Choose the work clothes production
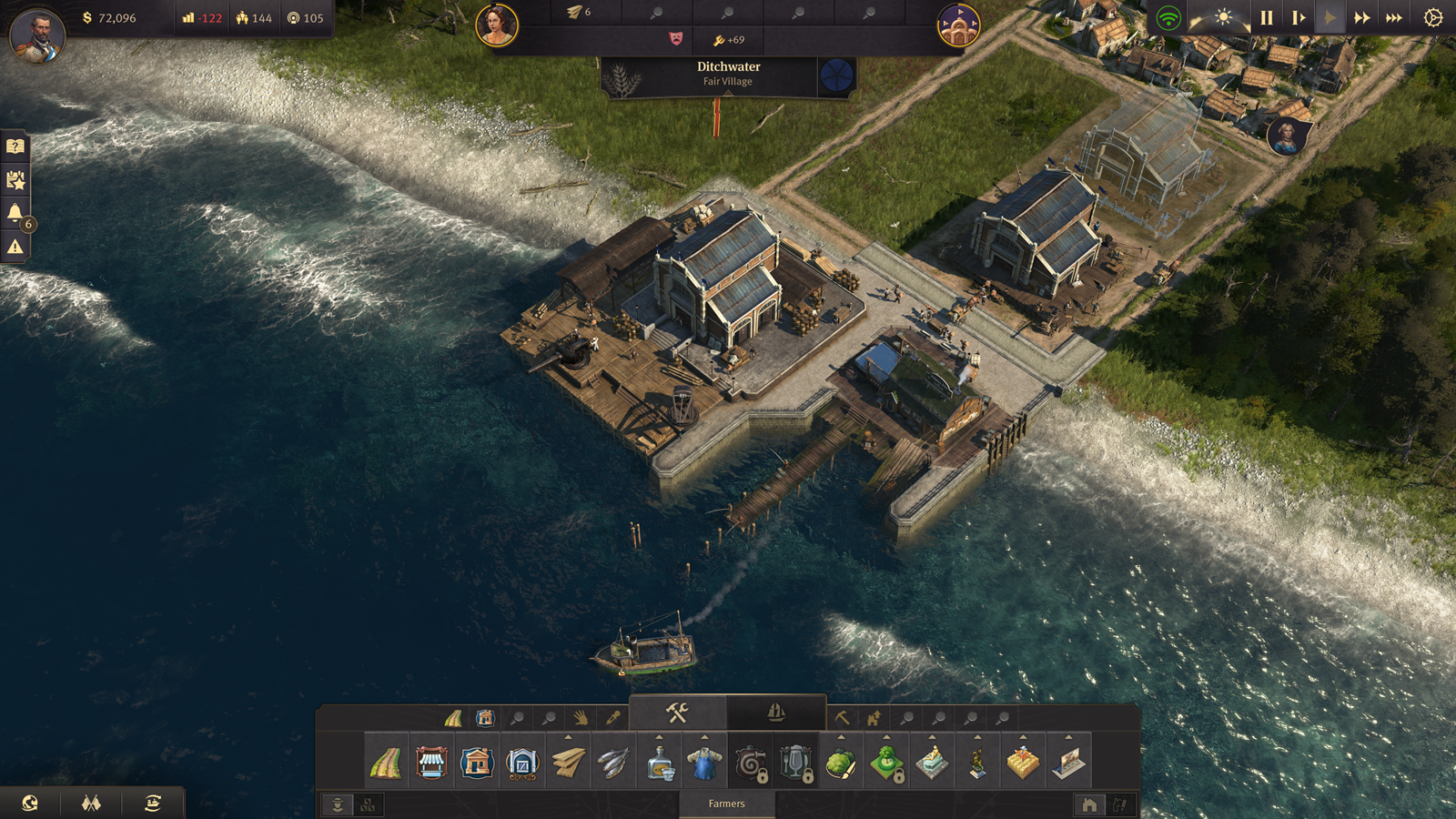 coord(704,763)
